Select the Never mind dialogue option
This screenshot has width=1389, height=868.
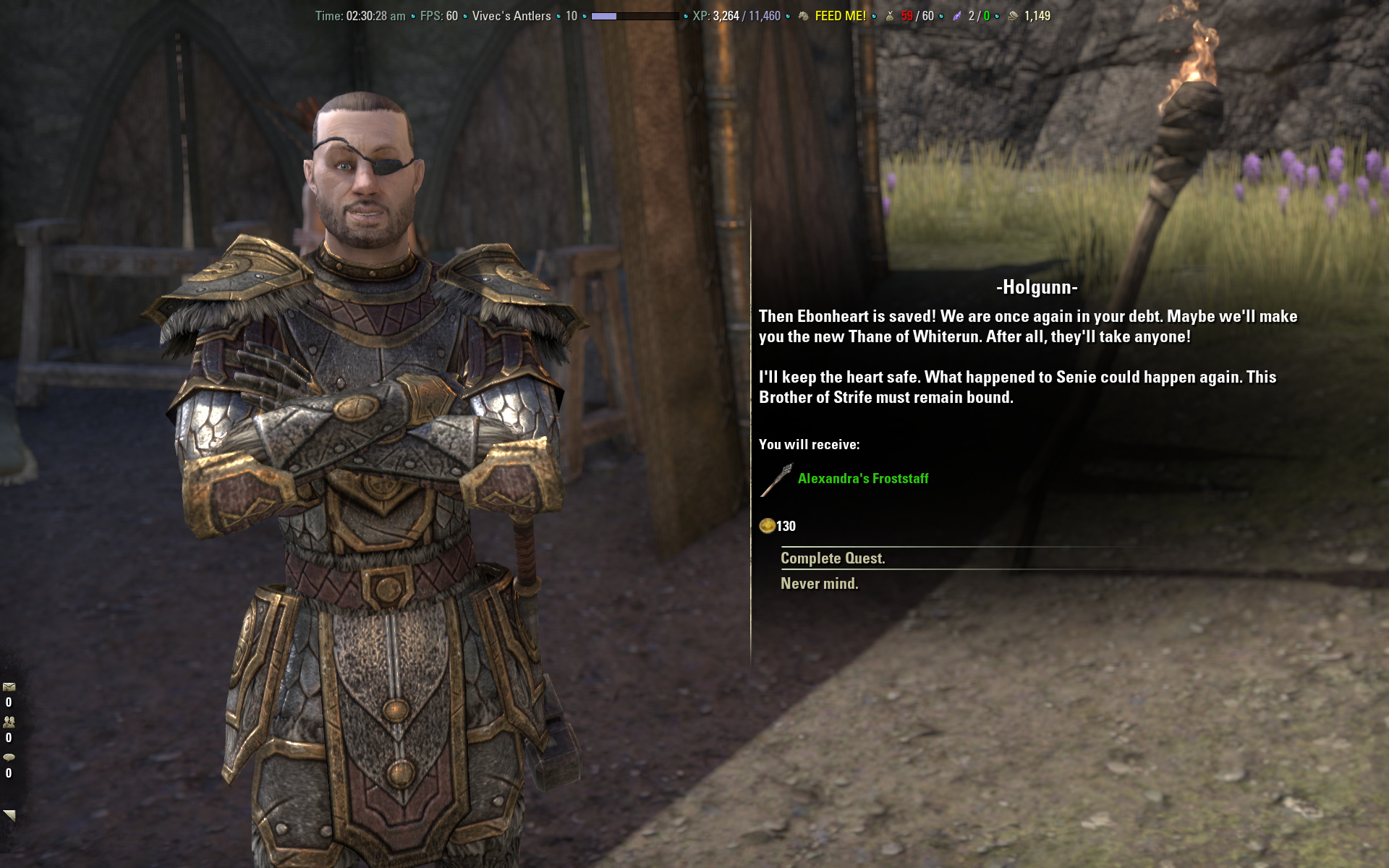819,584
